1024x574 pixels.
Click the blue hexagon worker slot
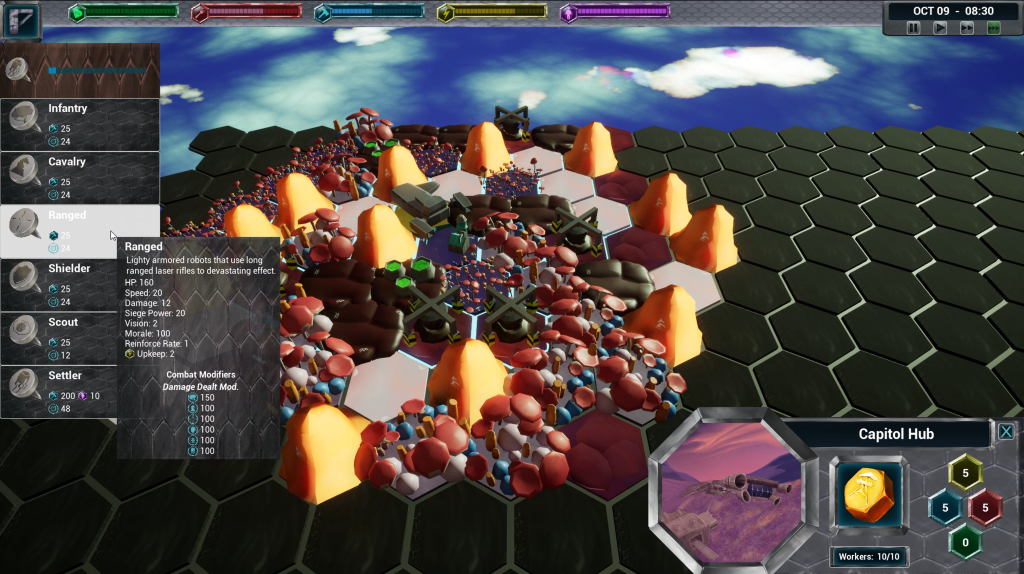point(945,507)
